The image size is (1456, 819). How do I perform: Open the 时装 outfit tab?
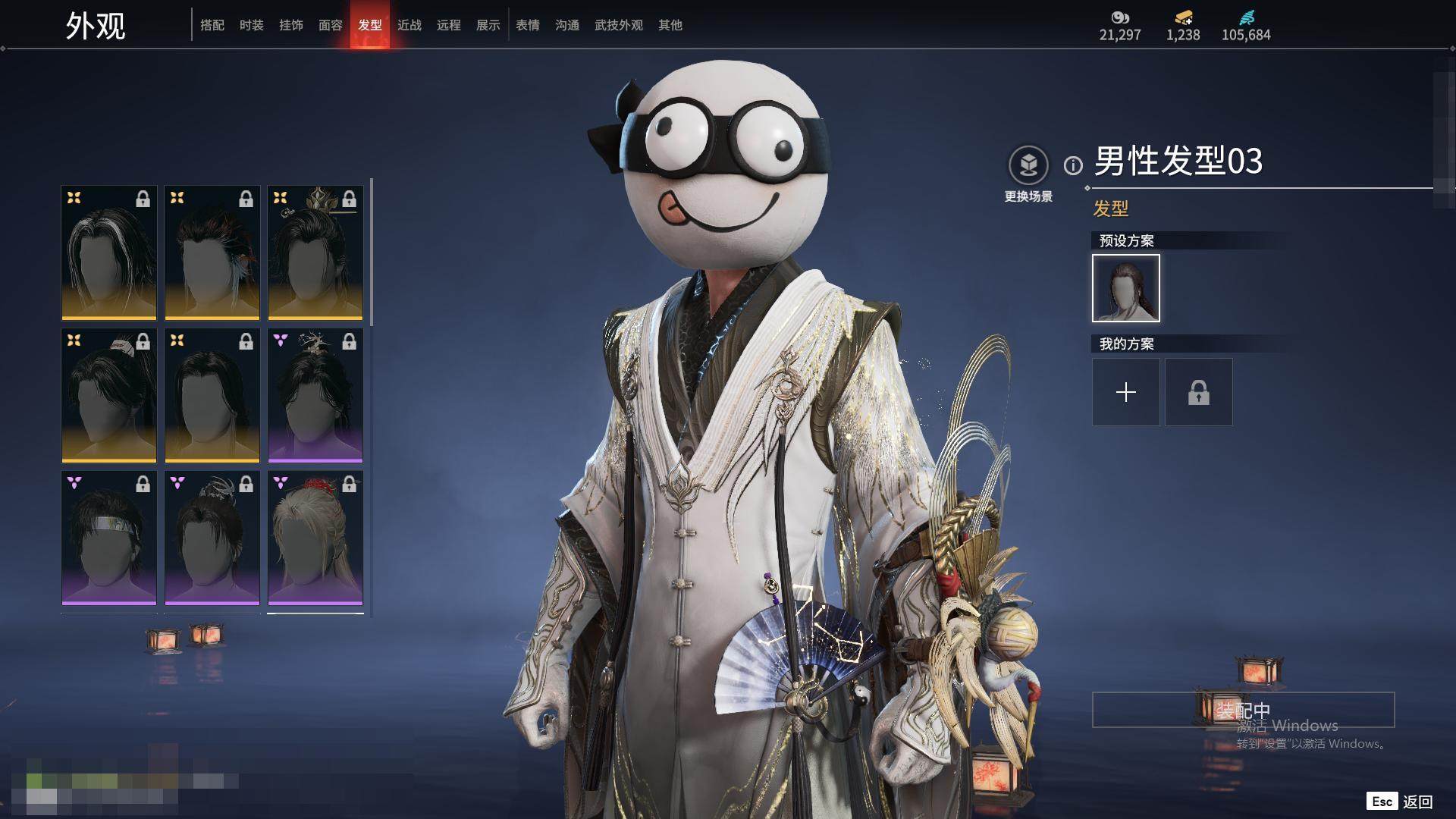pos(252,26)
